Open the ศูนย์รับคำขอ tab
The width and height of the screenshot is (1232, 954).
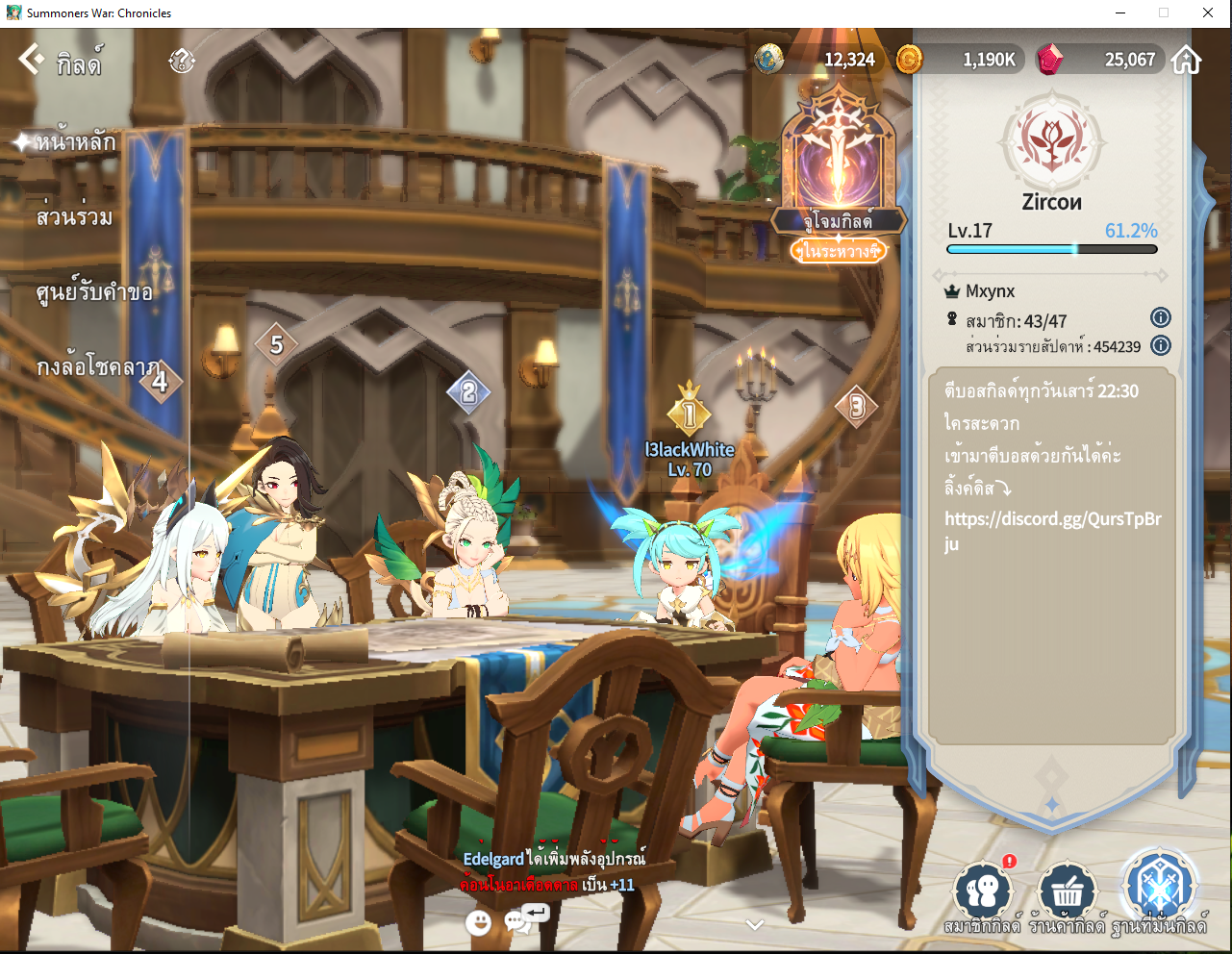click(94, 292)
